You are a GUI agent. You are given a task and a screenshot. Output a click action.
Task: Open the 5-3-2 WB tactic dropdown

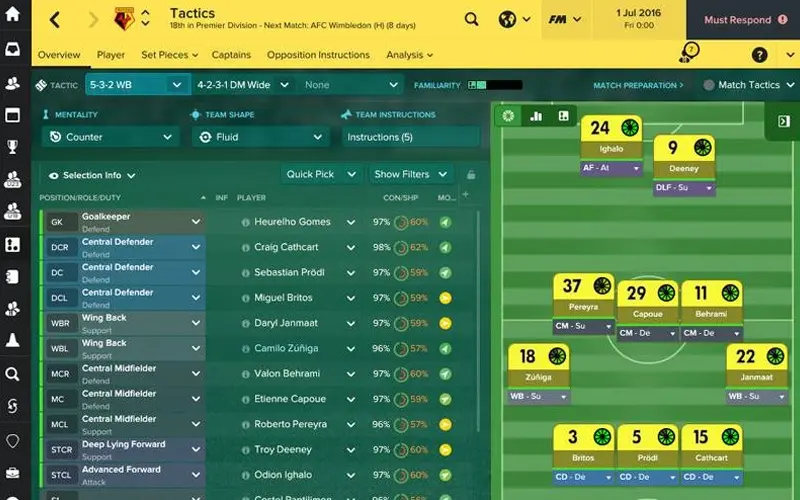coord(137,85)
